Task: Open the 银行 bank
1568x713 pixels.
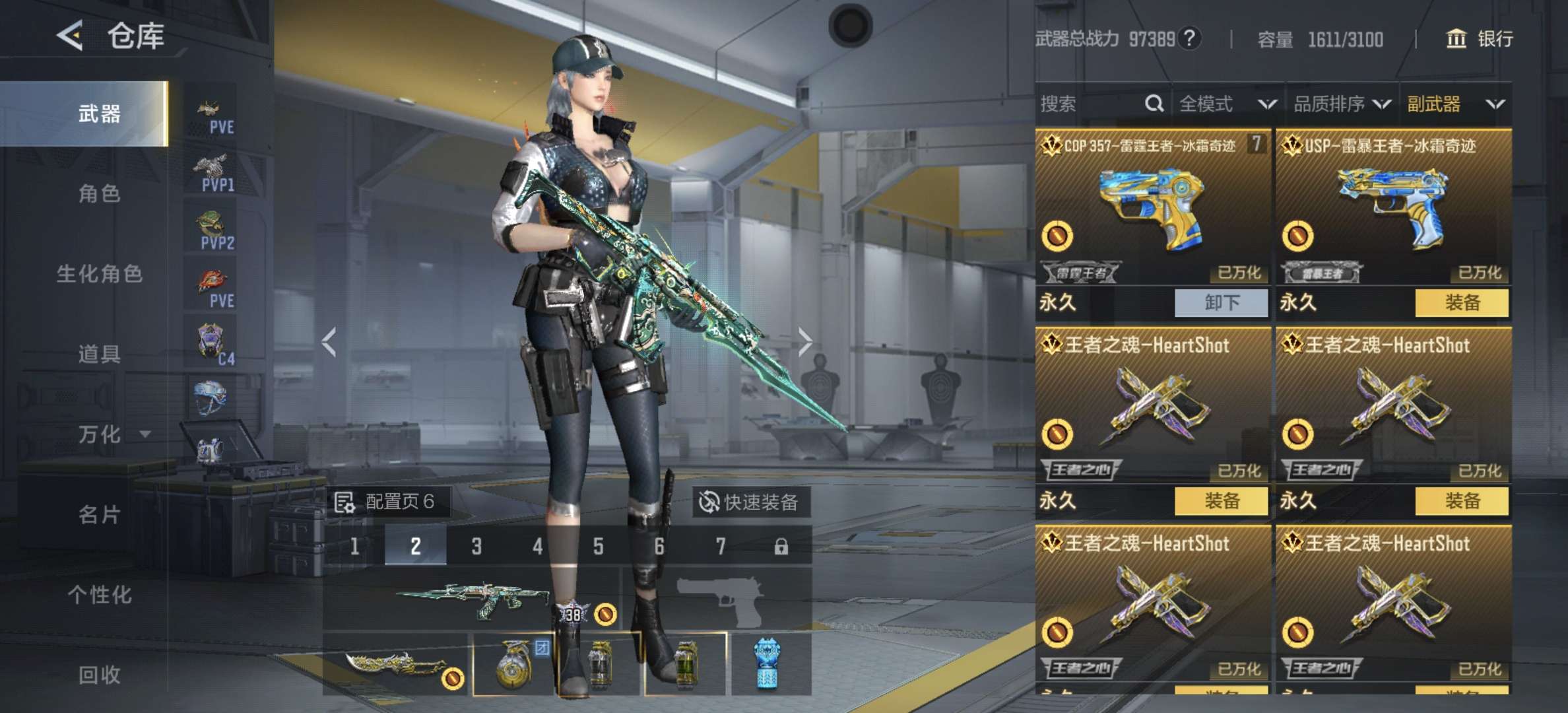Action: (x=1480, y=39)
